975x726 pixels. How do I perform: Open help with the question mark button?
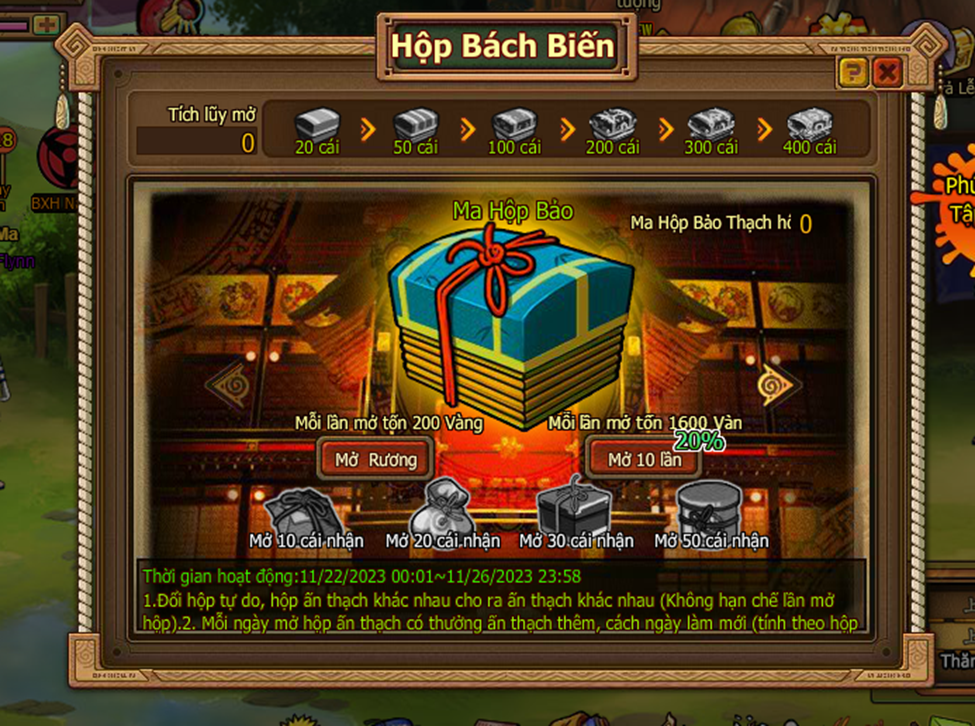click(852, 71)
